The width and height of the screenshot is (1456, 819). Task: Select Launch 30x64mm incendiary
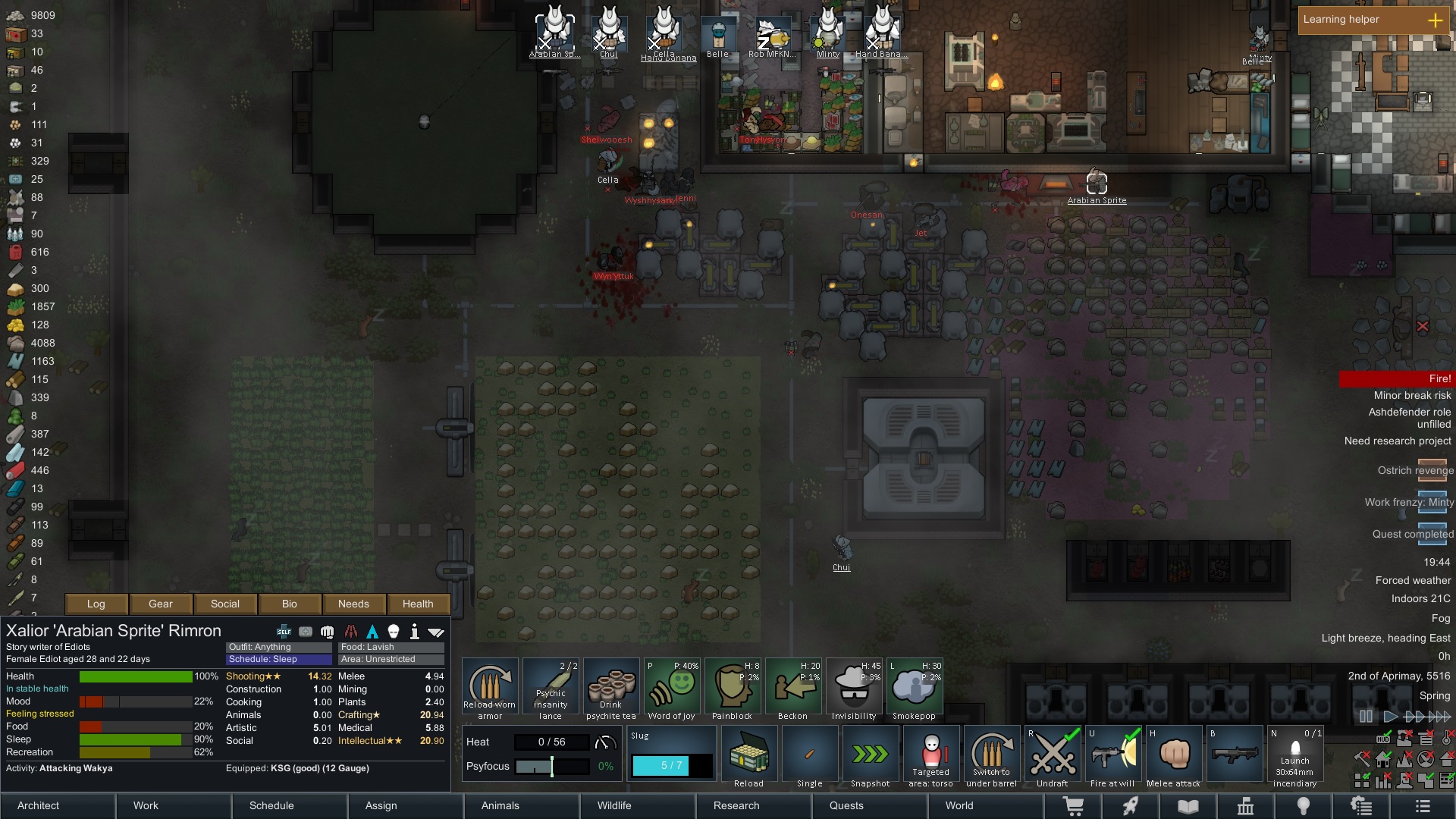click(x=1295, y=755)
